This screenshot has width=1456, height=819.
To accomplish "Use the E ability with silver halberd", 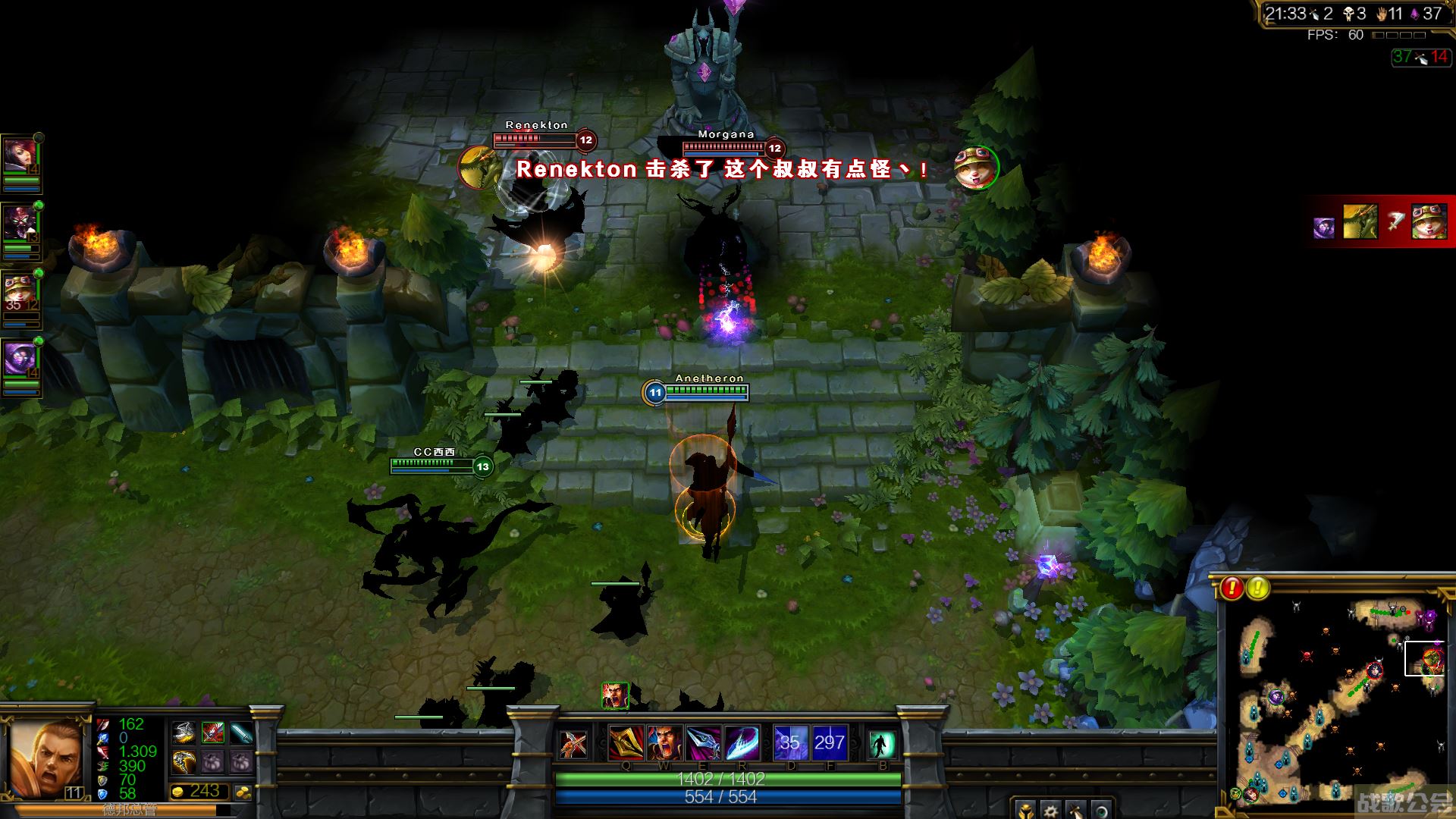I will coord(703,742).
